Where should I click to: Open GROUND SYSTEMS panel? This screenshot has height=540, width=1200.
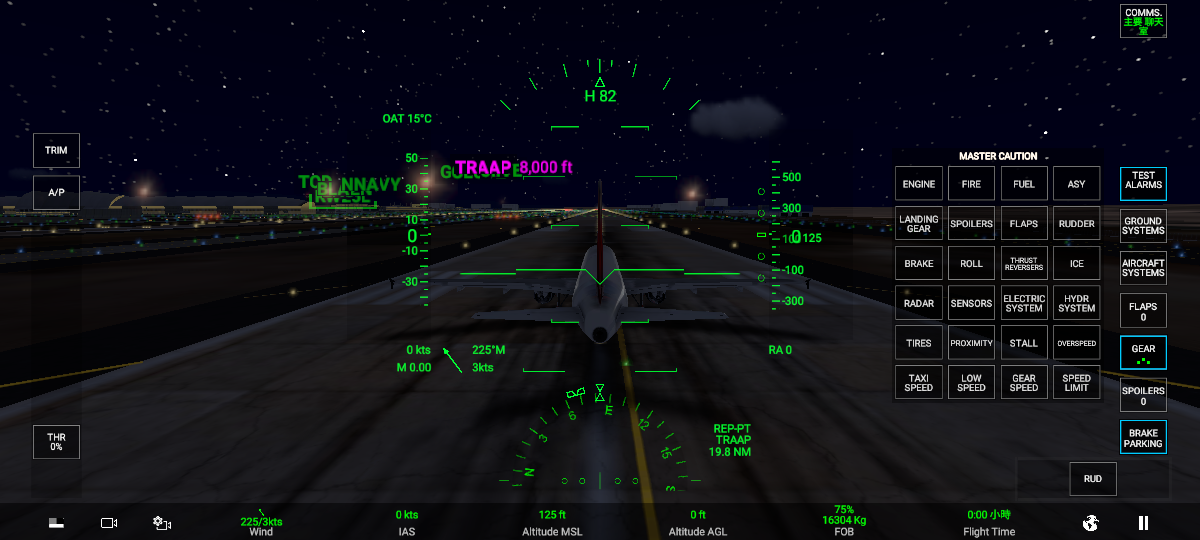point(1143,226)
